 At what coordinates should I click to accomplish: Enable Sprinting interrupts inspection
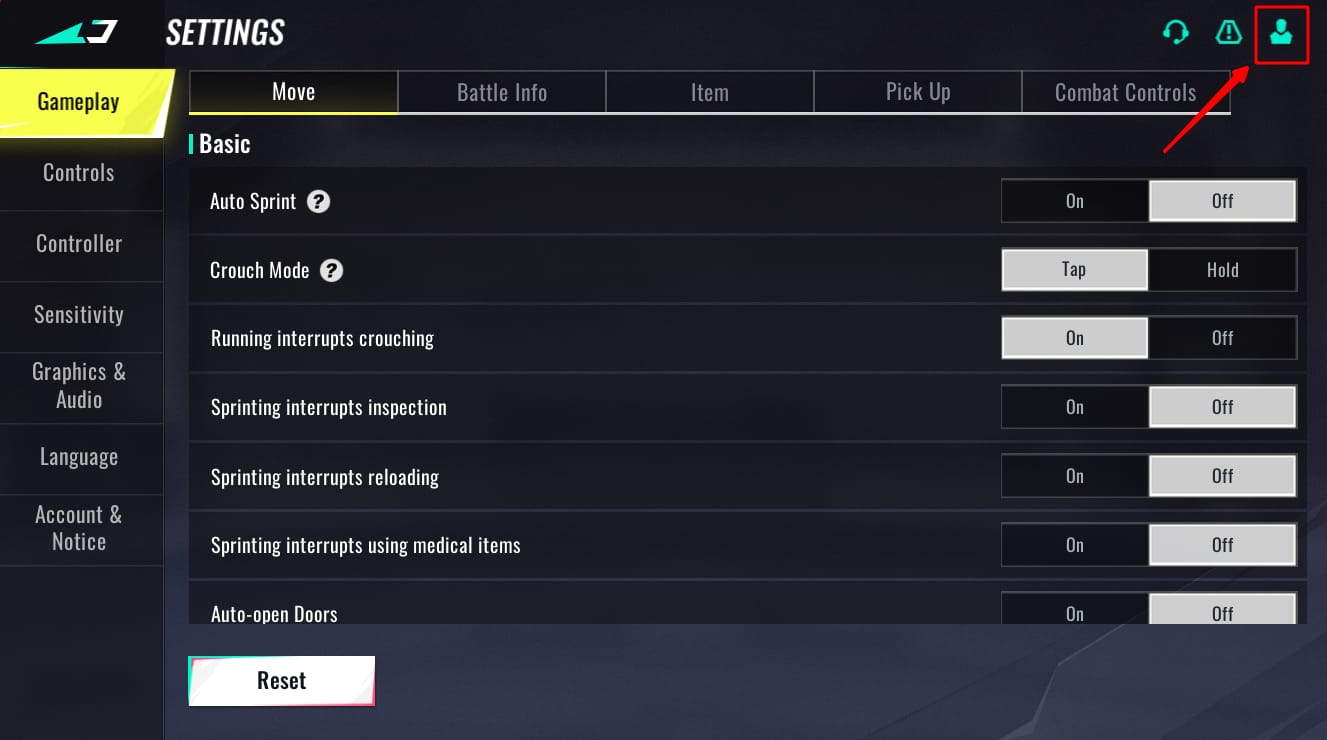[1074, 407]
